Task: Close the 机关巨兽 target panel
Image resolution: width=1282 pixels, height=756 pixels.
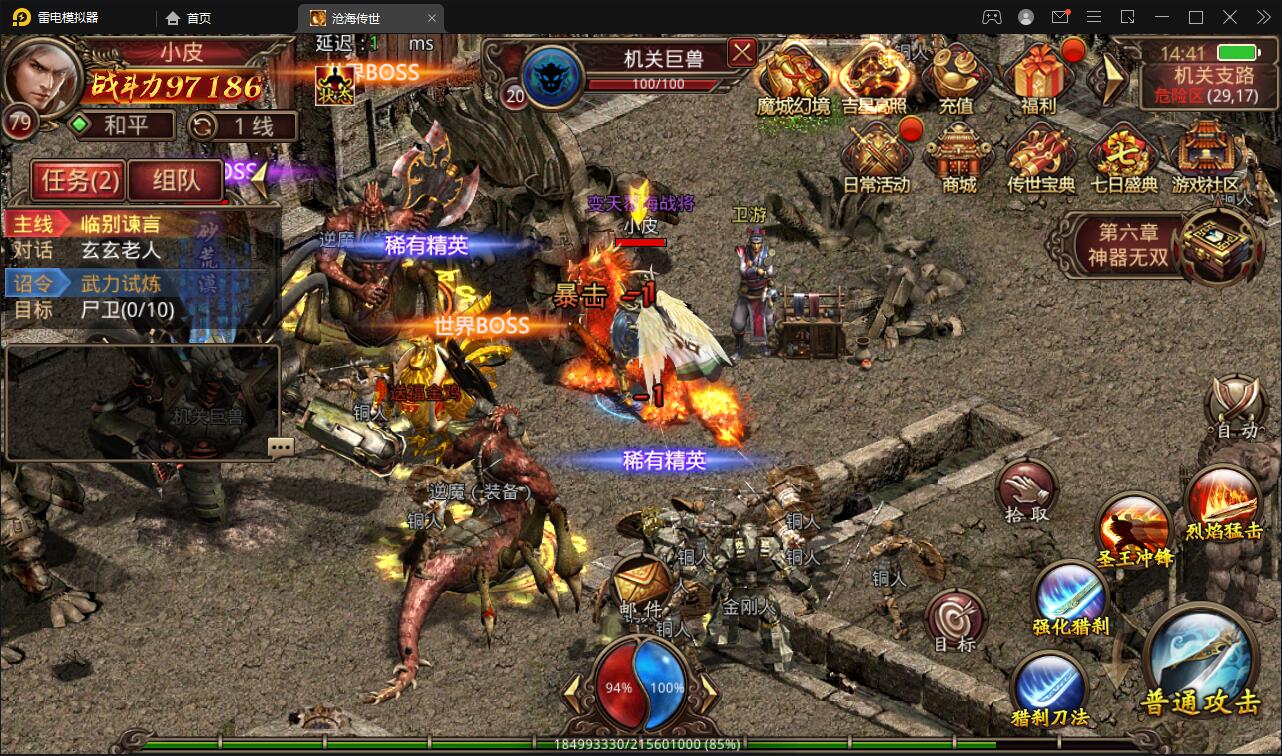Action: (x=741, y=52)
